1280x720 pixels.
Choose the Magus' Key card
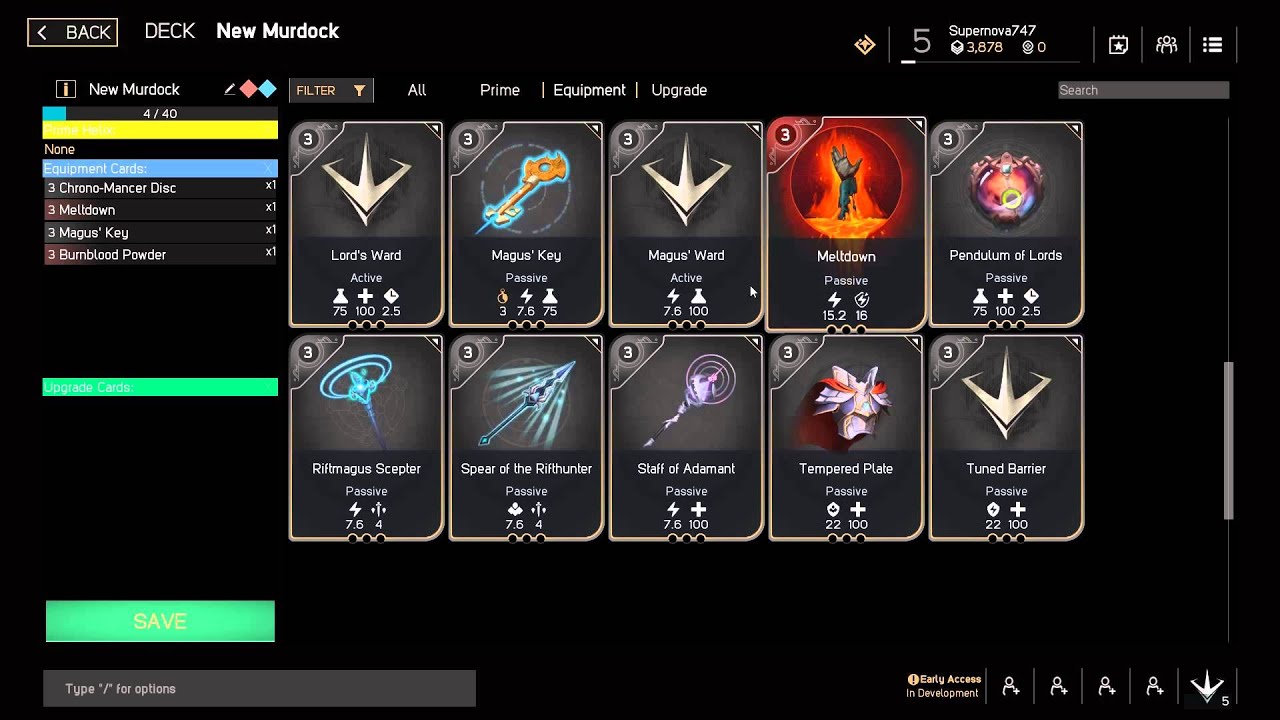pyautogui.click(x=526, y=224)
